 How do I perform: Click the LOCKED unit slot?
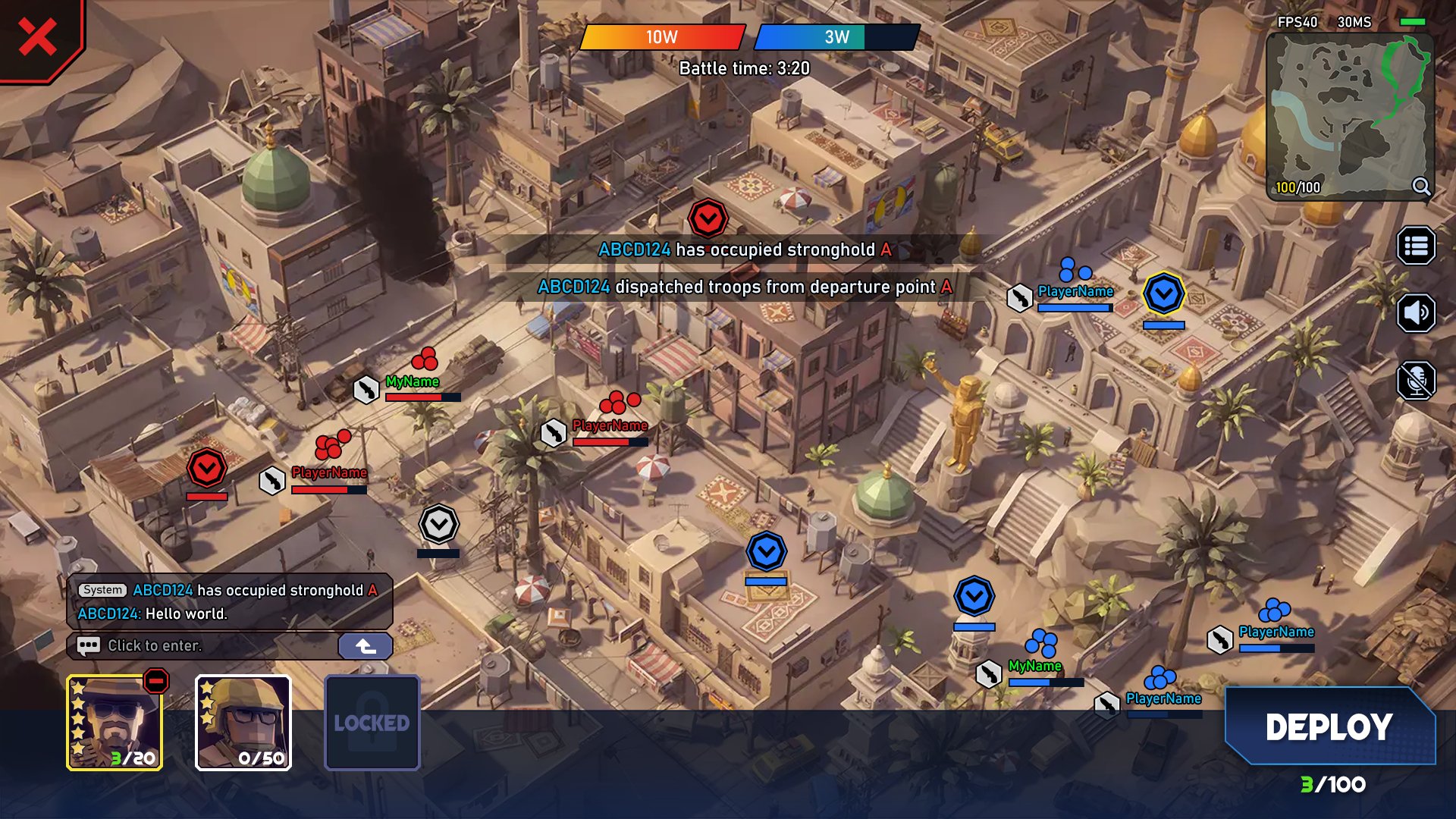(x=372, y=723)
